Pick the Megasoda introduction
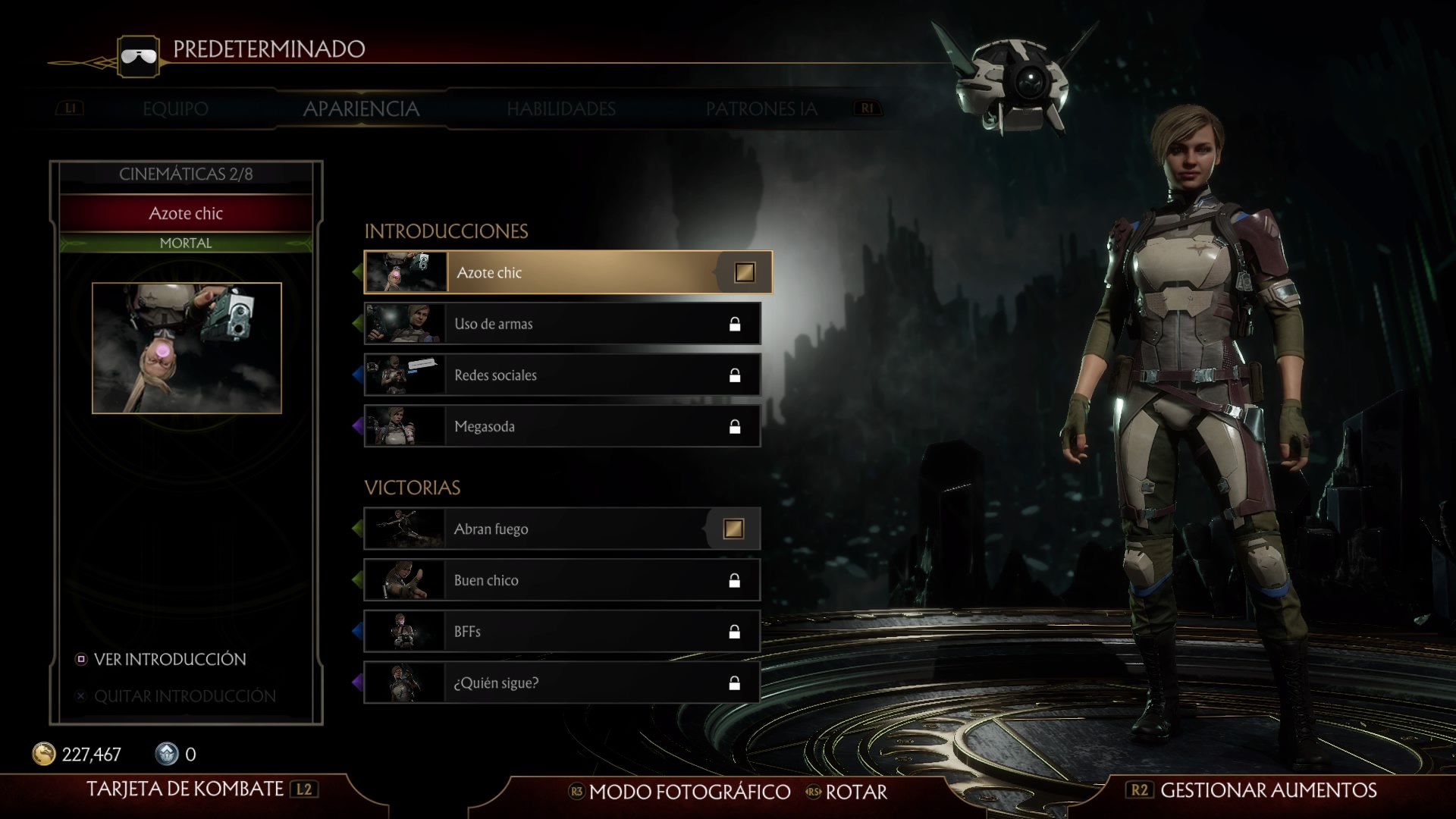The image size is (1456, 819). 562,426
